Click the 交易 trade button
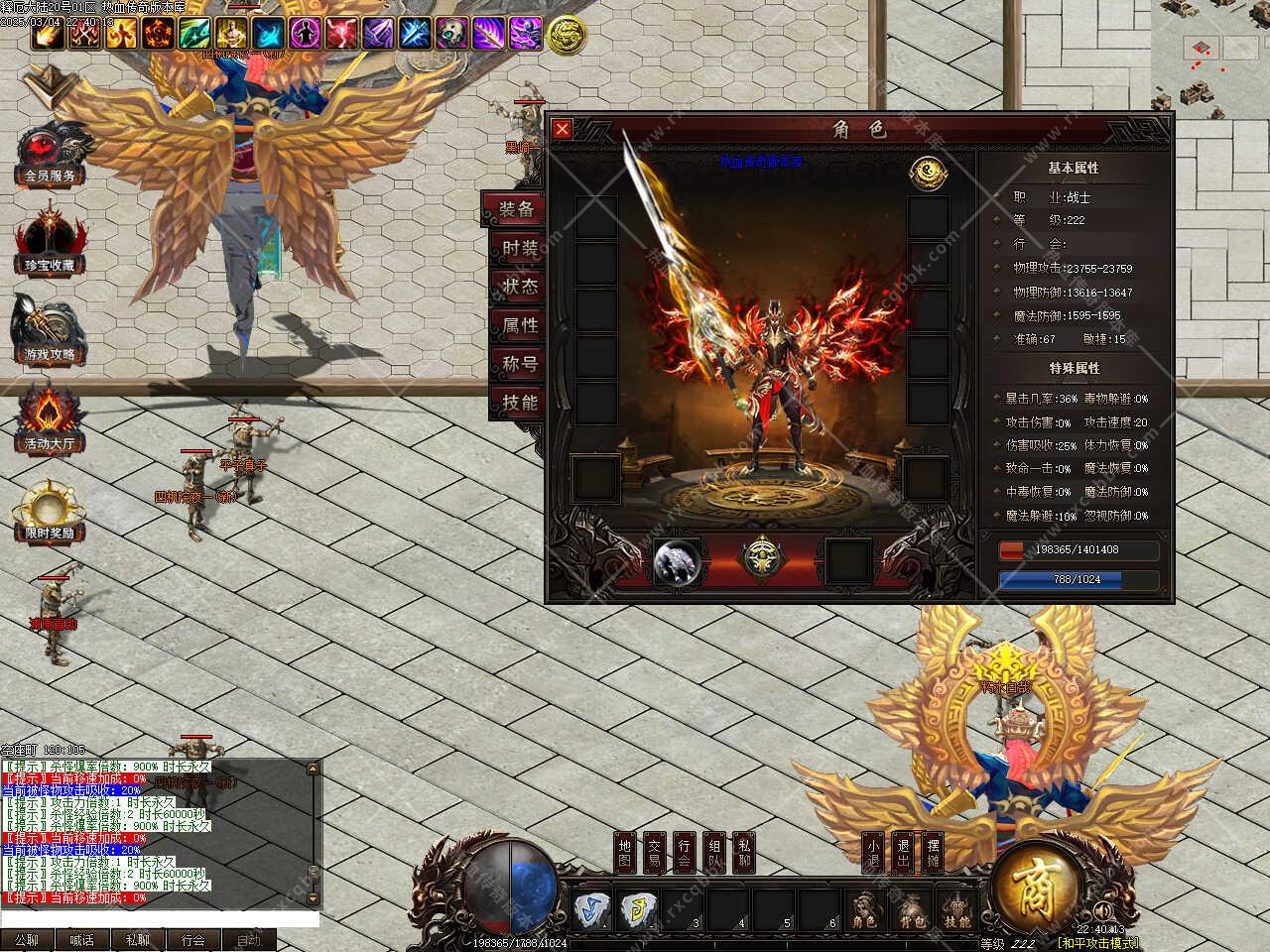1270x952 pixels. (655, 853)
